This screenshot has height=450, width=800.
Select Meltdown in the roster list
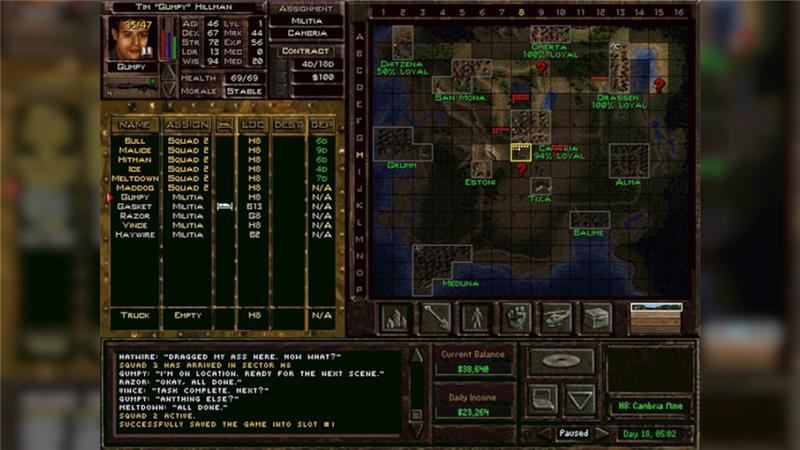pos(135,178)
